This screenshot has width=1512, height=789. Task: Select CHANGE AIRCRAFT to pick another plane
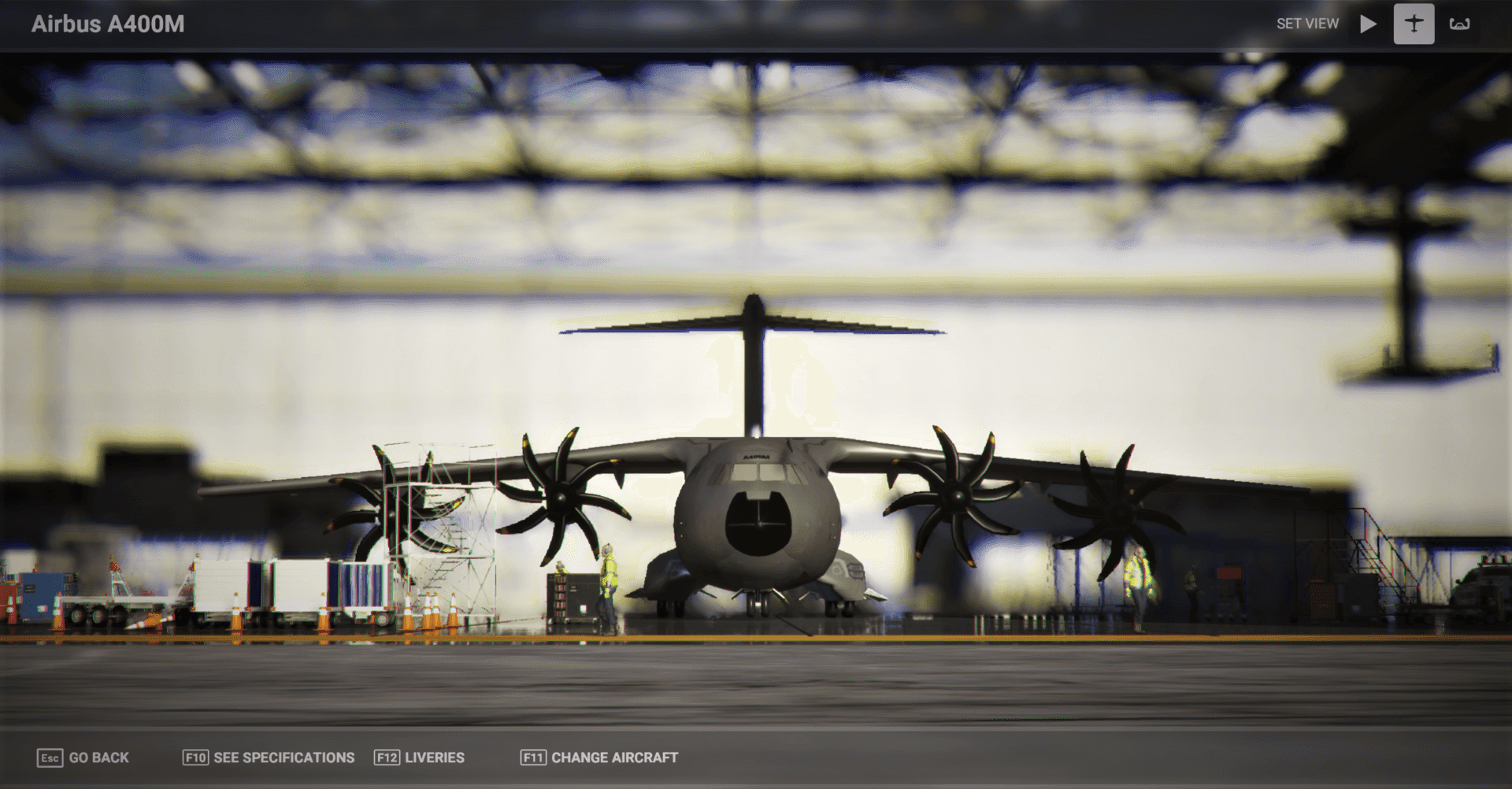point(614,758)
